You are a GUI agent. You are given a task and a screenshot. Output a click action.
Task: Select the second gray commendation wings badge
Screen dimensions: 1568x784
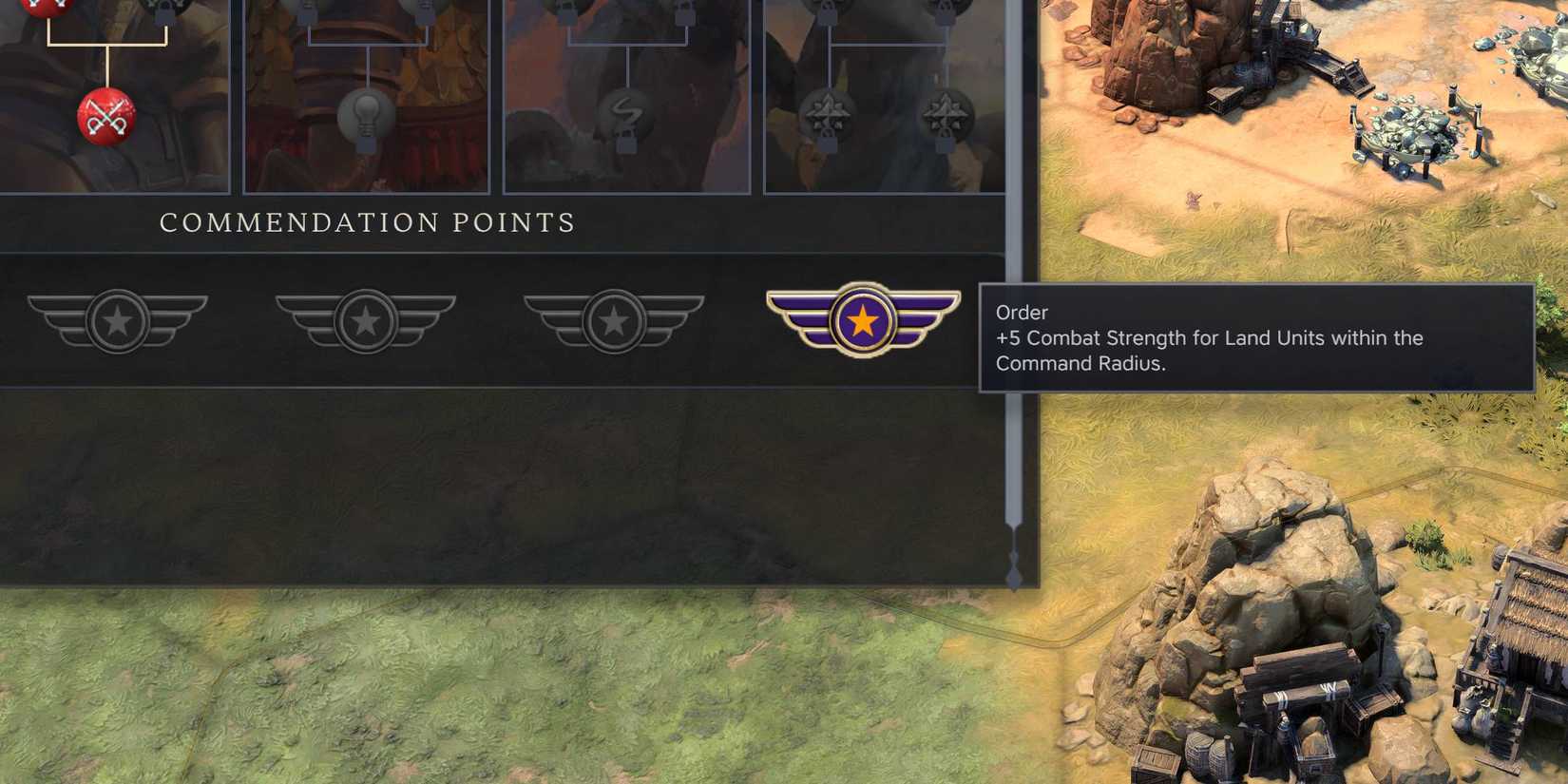tap(366, 321)
